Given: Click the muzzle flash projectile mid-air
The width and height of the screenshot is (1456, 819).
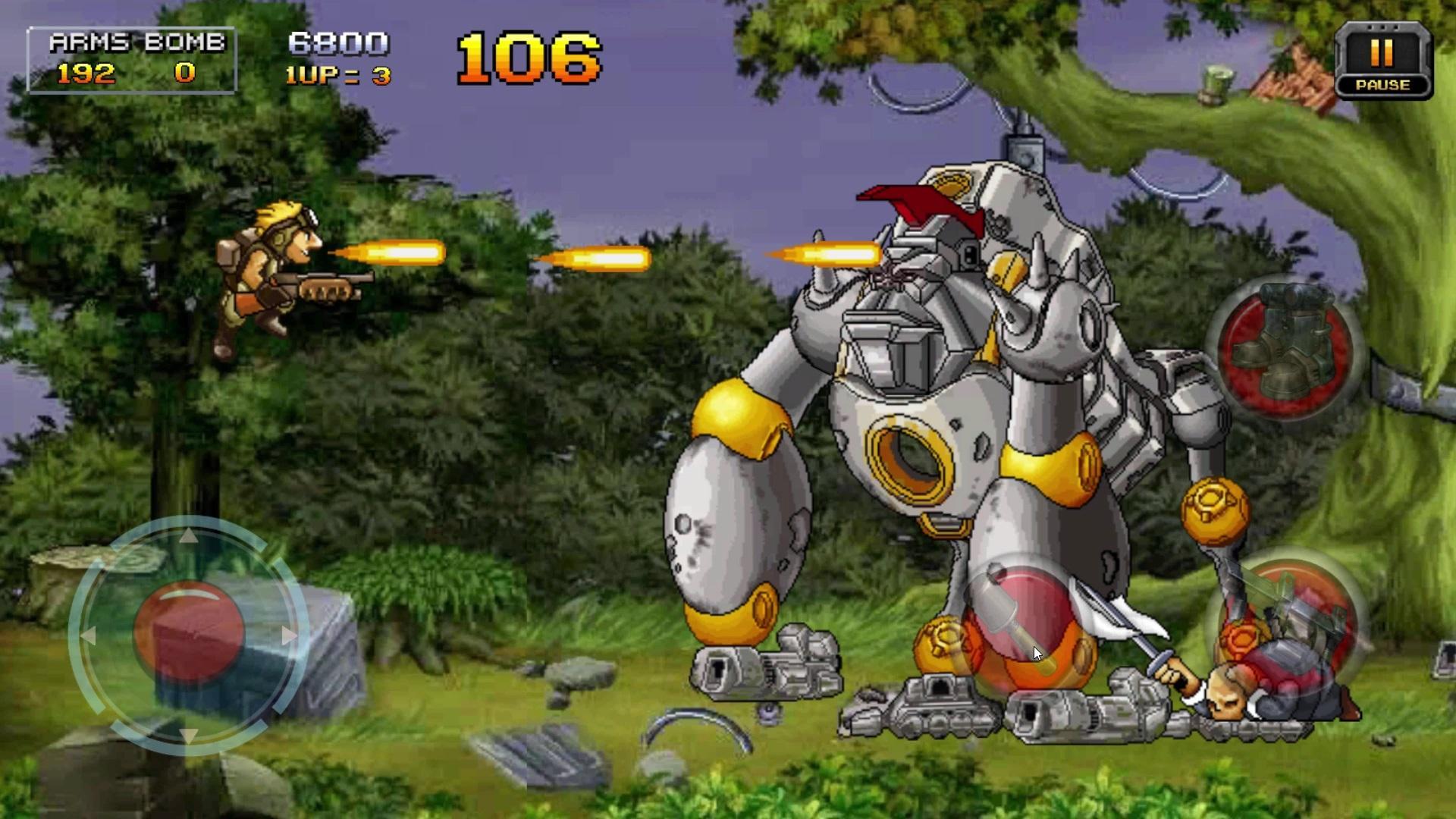Looking at the screenshot, I should 599,259.
